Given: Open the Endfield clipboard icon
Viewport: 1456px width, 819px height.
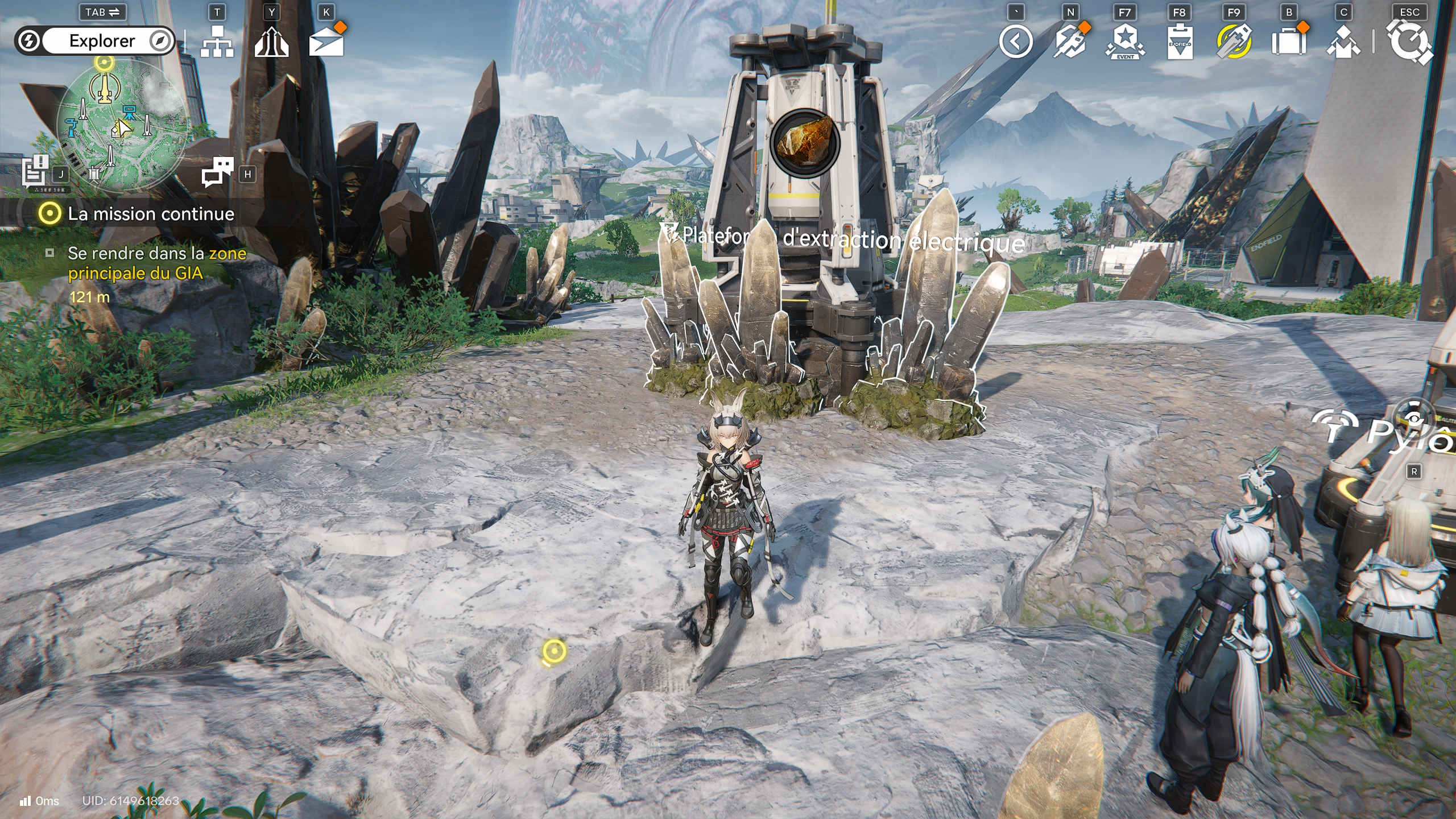Looking at the screenshot, I should 1179,42.
